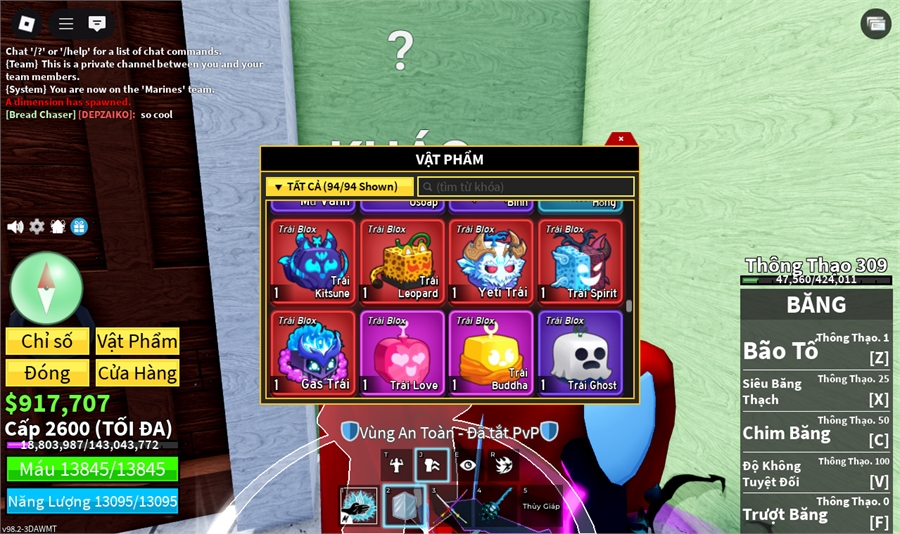Screen dimensions: 900x534
Task: Click the Đóng button
Action: point(47,373)
